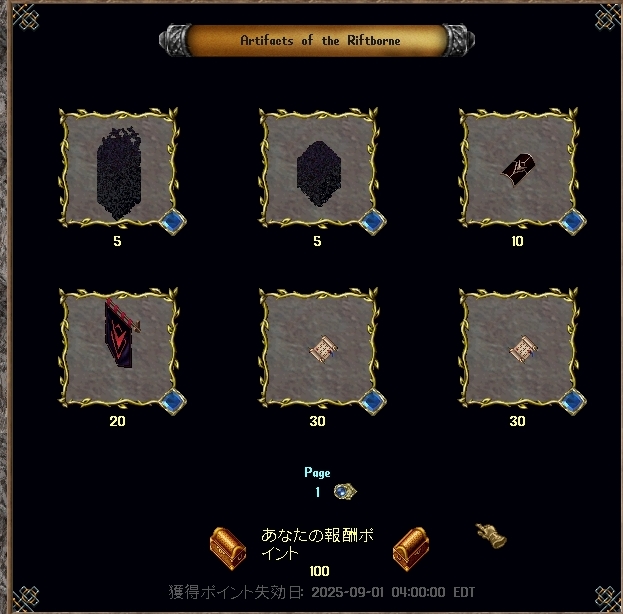Go to the next page with the gem button

(x=345, y=491)
